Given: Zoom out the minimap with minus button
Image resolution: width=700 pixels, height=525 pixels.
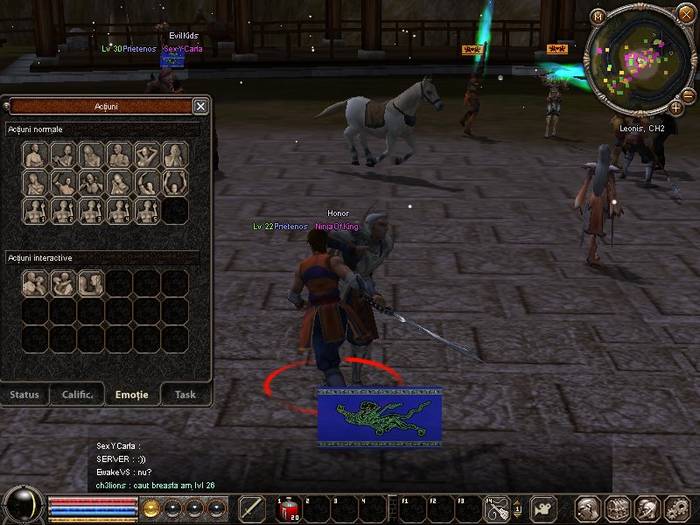Looking at the screenshot, I should (x=687, y=95).
